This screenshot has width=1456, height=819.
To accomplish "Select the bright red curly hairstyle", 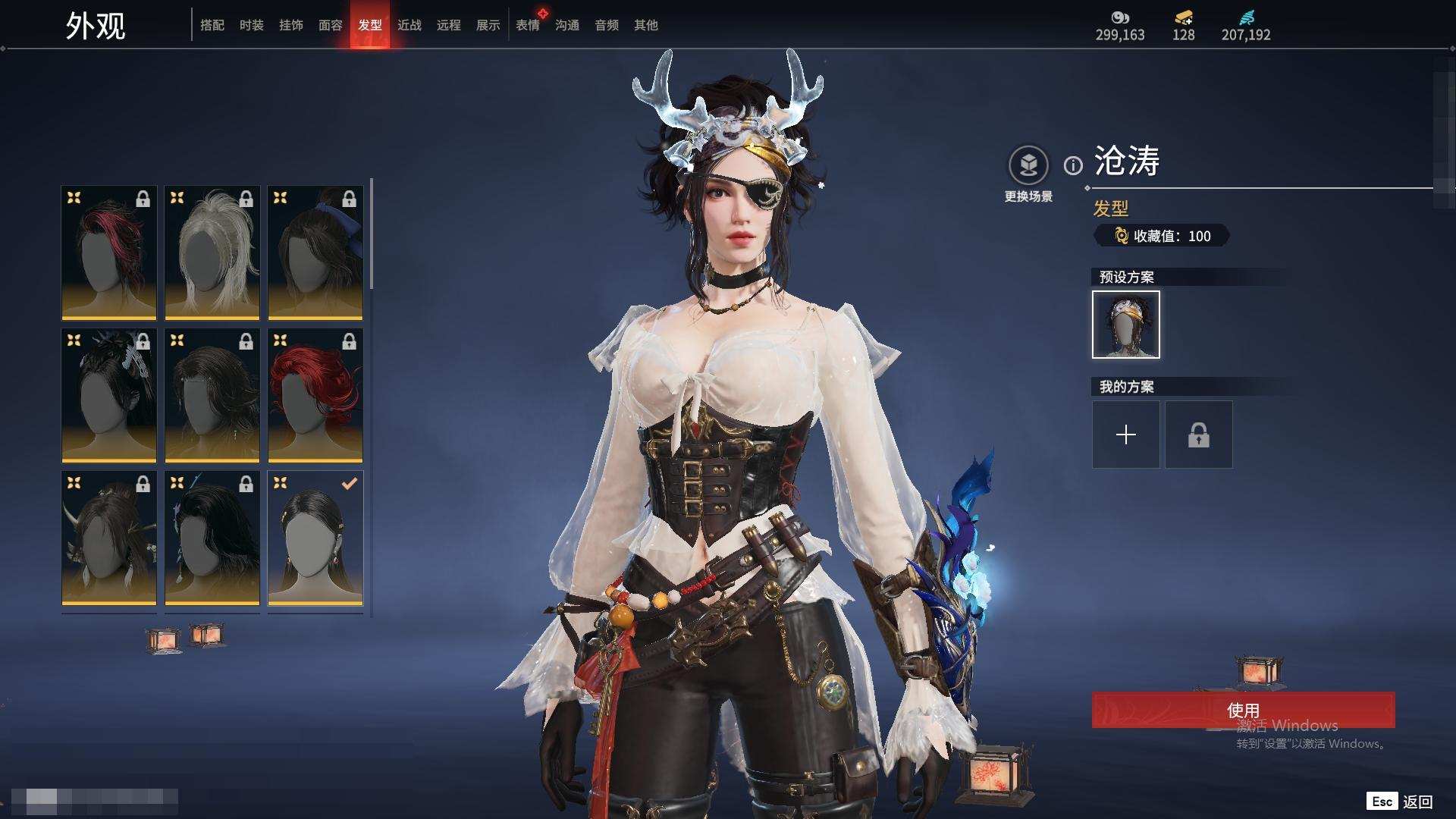I will pyautogui.click(x=315, y=395).
